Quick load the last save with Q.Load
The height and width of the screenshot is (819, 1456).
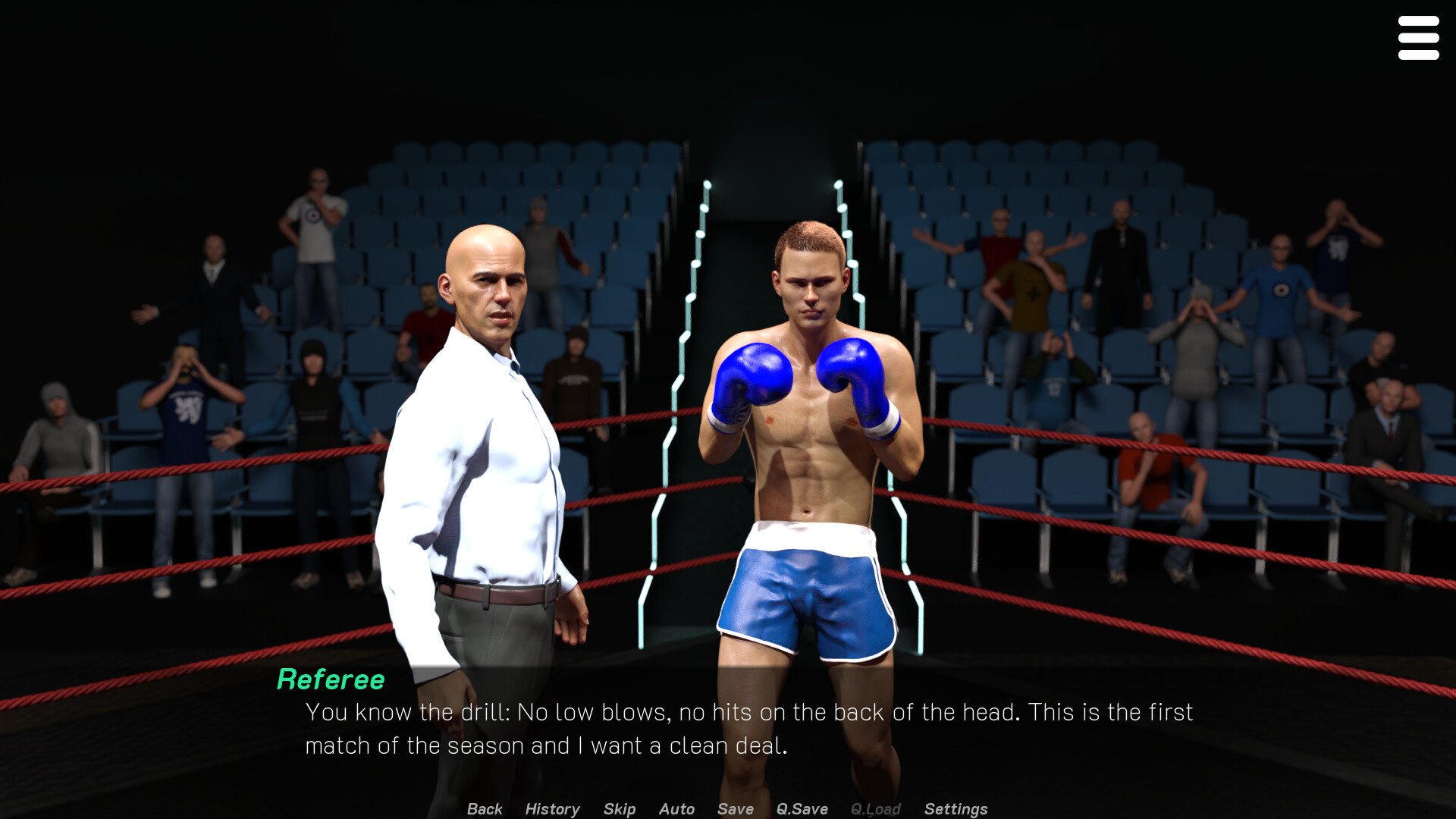875,809
